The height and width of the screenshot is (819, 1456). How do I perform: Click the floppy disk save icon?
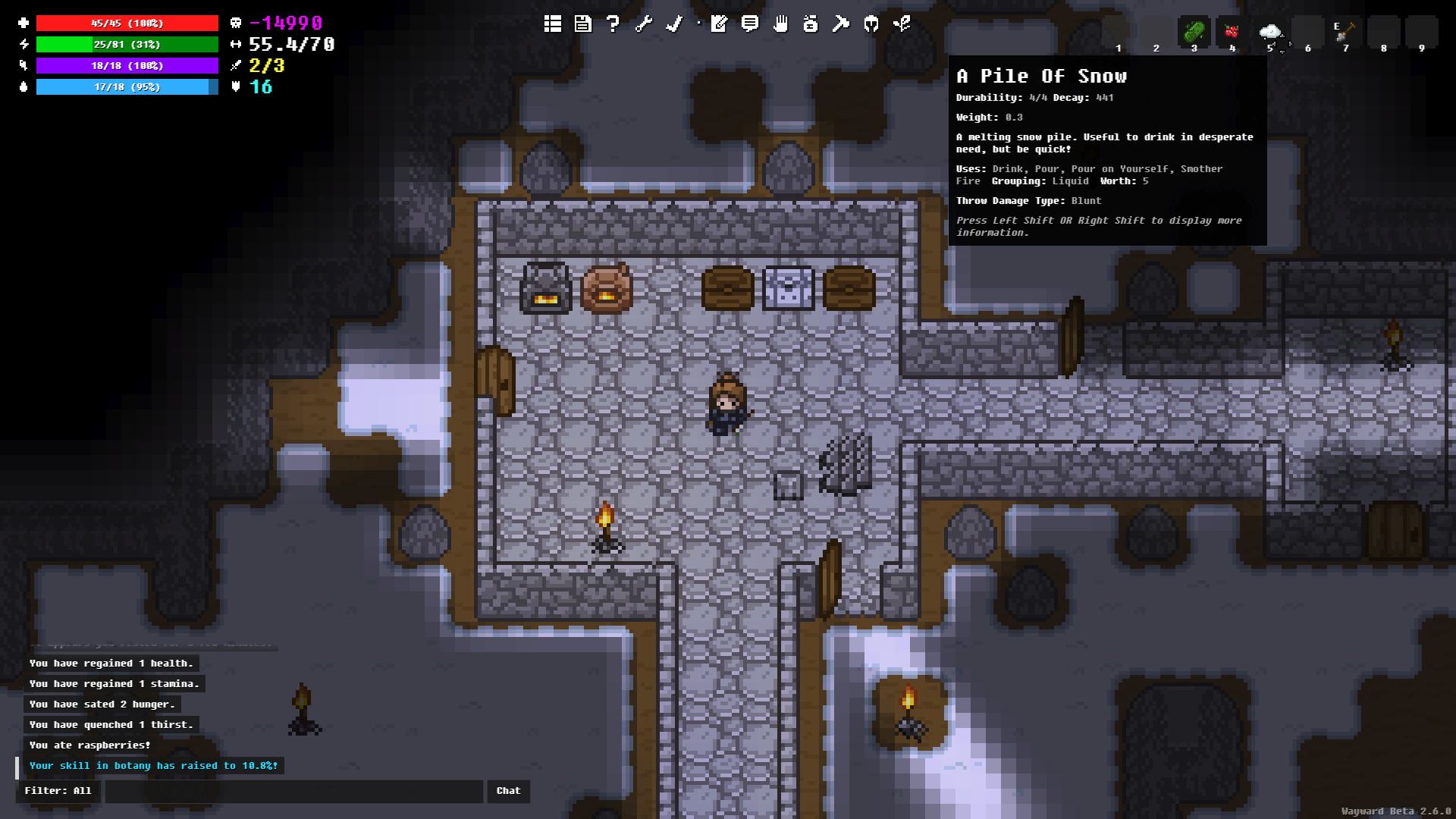[582, 24]
